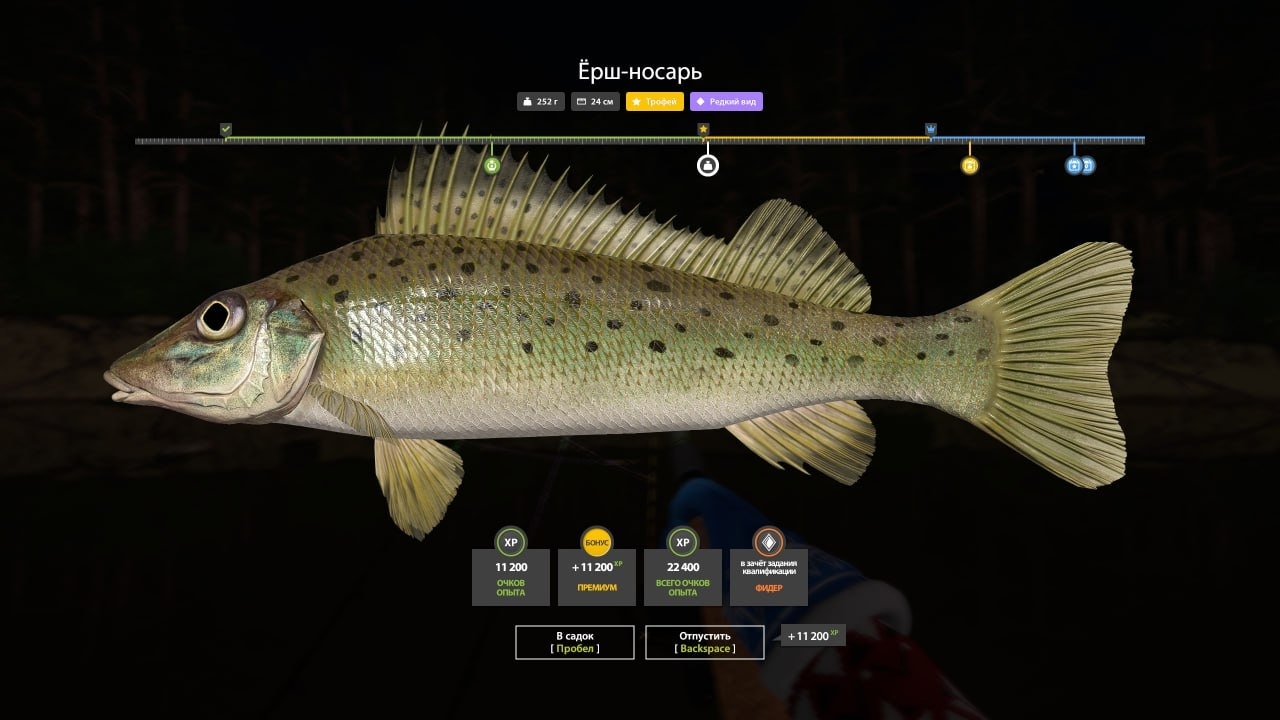This screenshot has height=720, width=1280.
Task: Click the white weight marker on the scale
Action: 708,165
